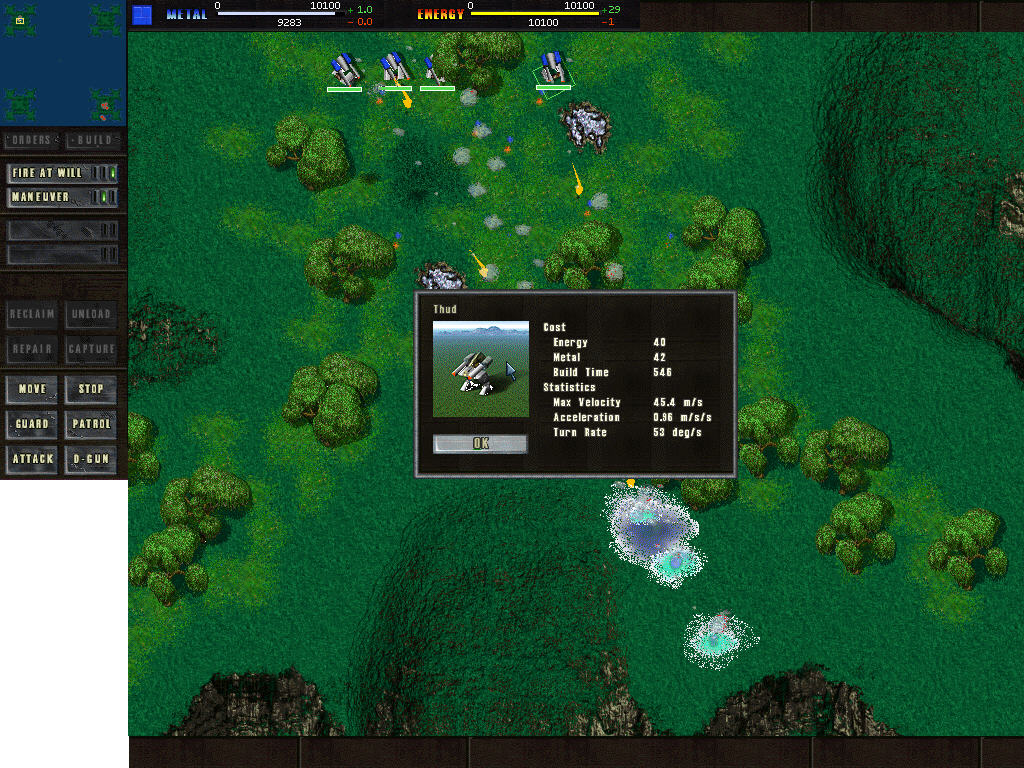The width and height of the screenshot is (1024, 768).
Task: Choose the Repair command
Action: [x=32, y=349]
